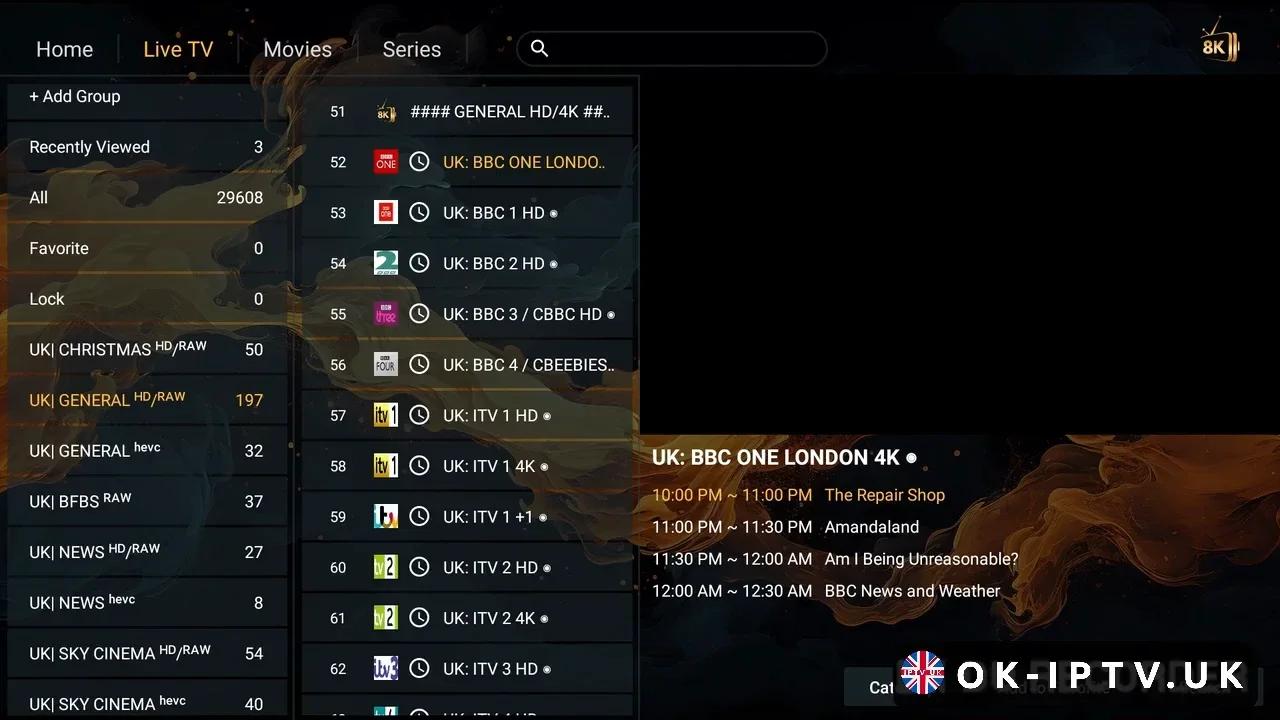The width and height of the screenshot is (1280, 720).
Task: Switch to the Series tab
Action: (x=411, y=48)
